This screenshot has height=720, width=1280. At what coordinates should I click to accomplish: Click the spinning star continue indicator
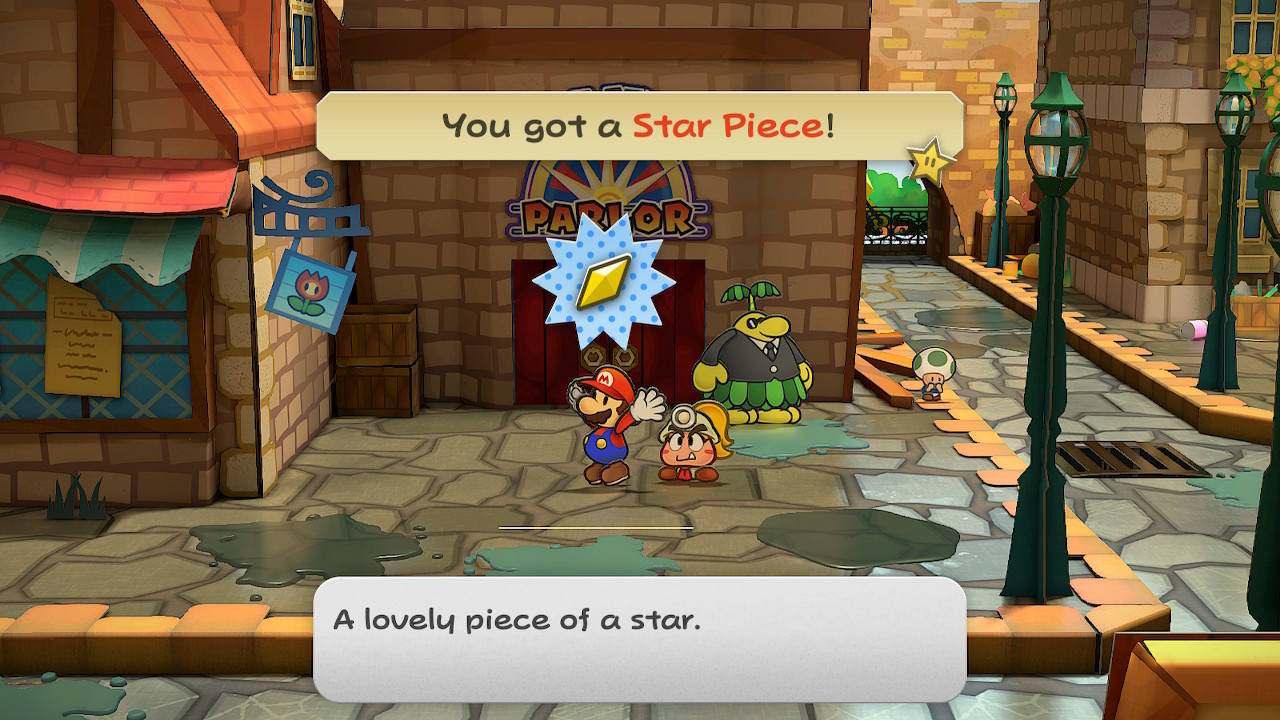coord(929,162)
